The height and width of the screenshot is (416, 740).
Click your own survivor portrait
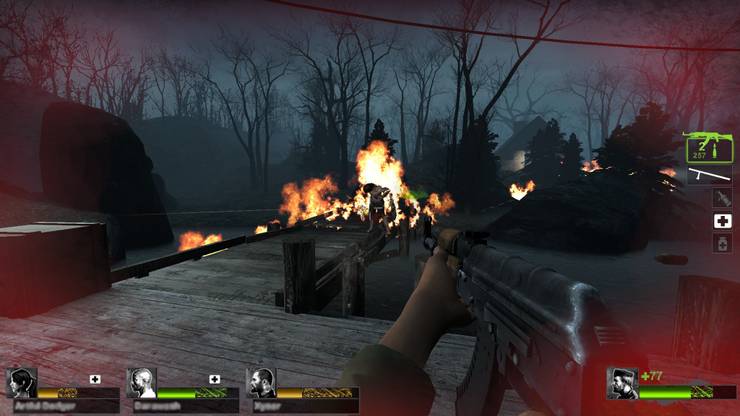point(623,383)
